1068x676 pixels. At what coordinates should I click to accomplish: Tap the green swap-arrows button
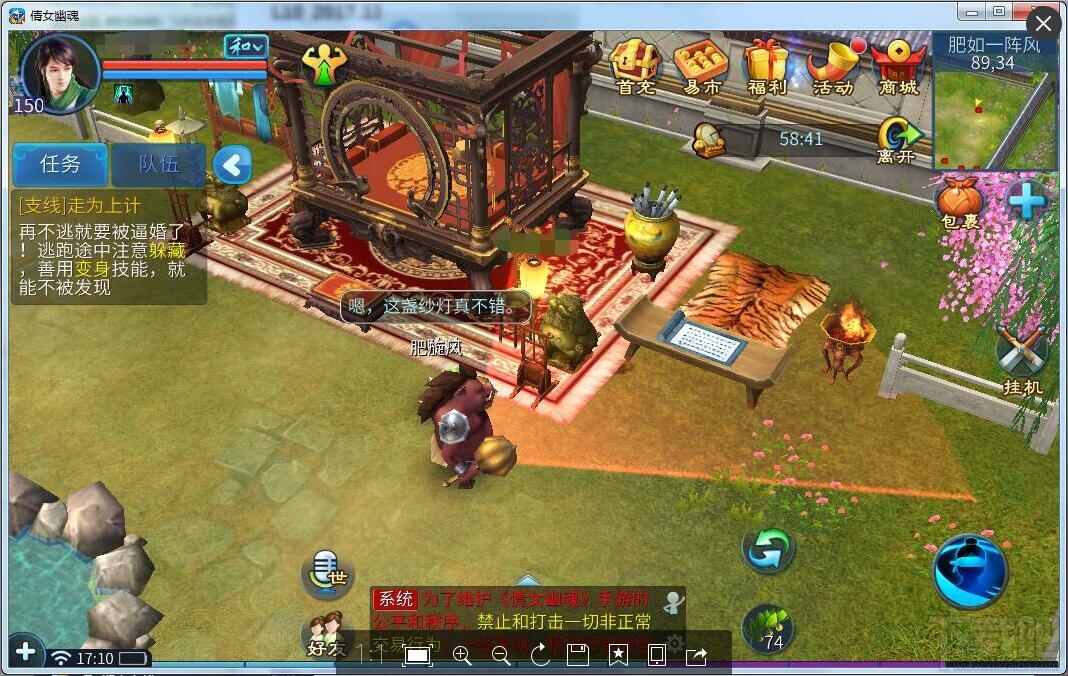(768, 549)
